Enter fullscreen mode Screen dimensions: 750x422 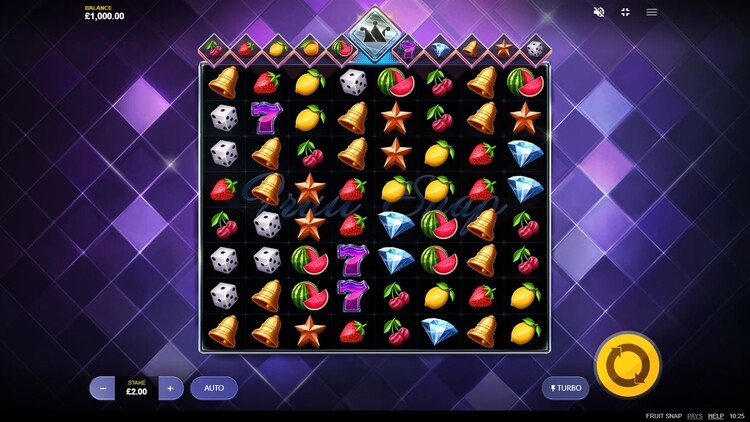point(625,12)
